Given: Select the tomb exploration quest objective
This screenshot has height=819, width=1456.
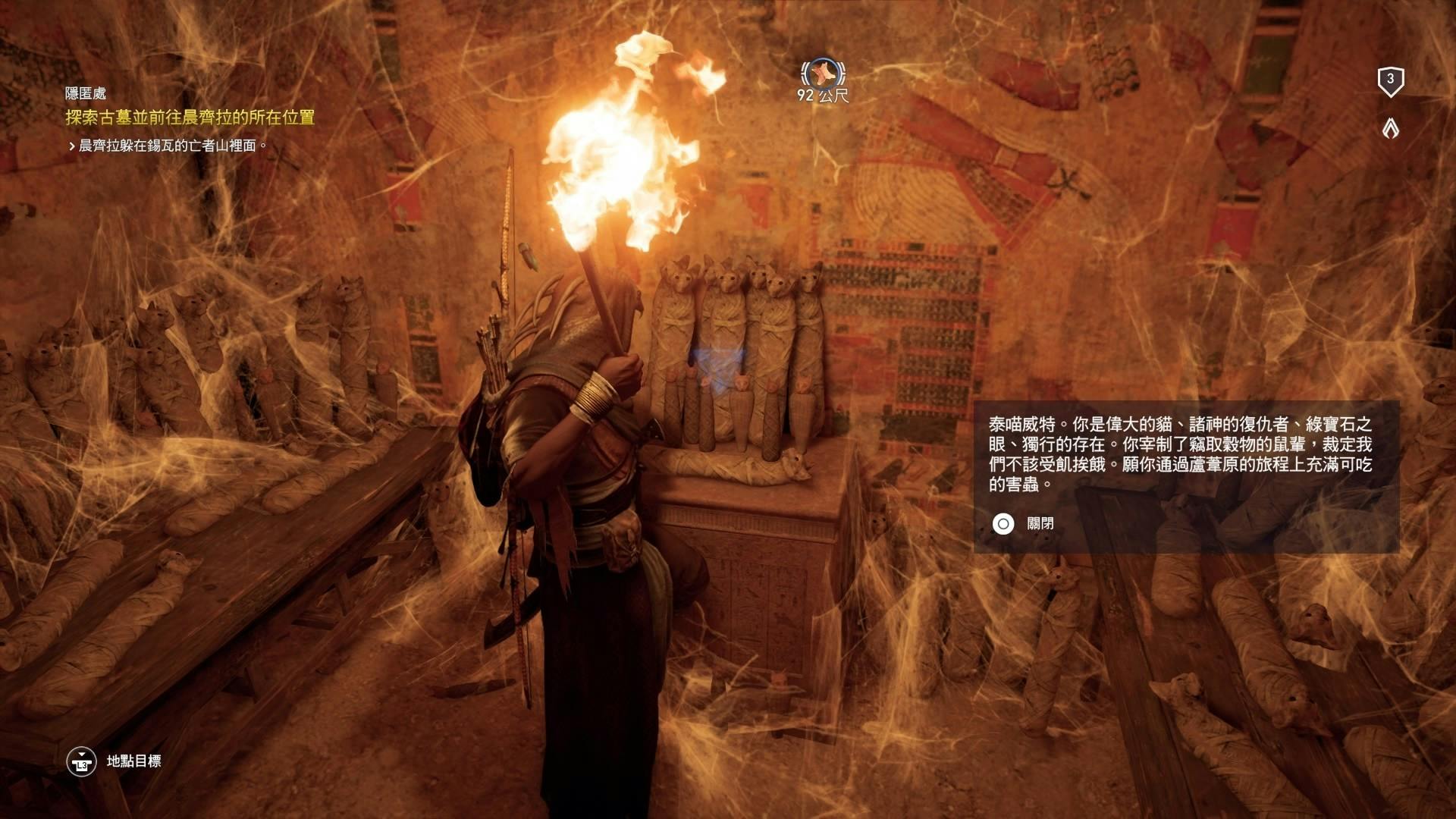Looking at the screenshot, I should point(190,118).
